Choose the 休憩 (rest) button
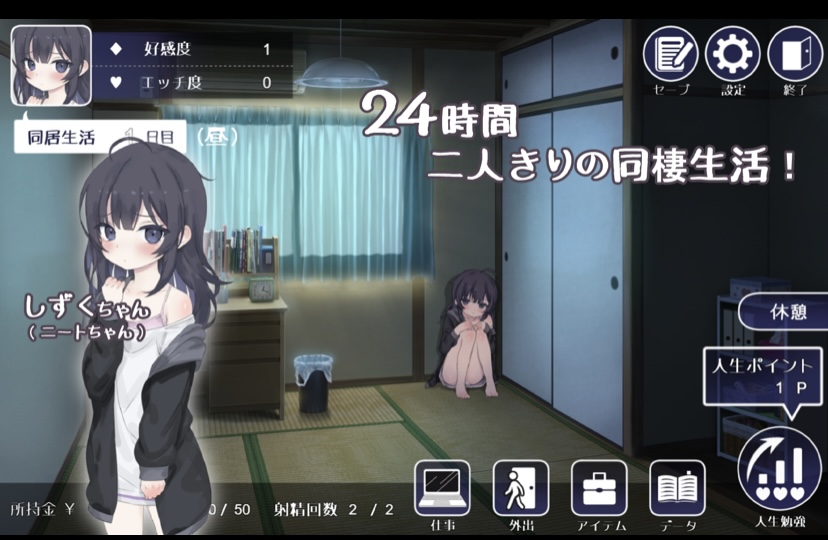828x540 pixels. (x=785, y=311)
